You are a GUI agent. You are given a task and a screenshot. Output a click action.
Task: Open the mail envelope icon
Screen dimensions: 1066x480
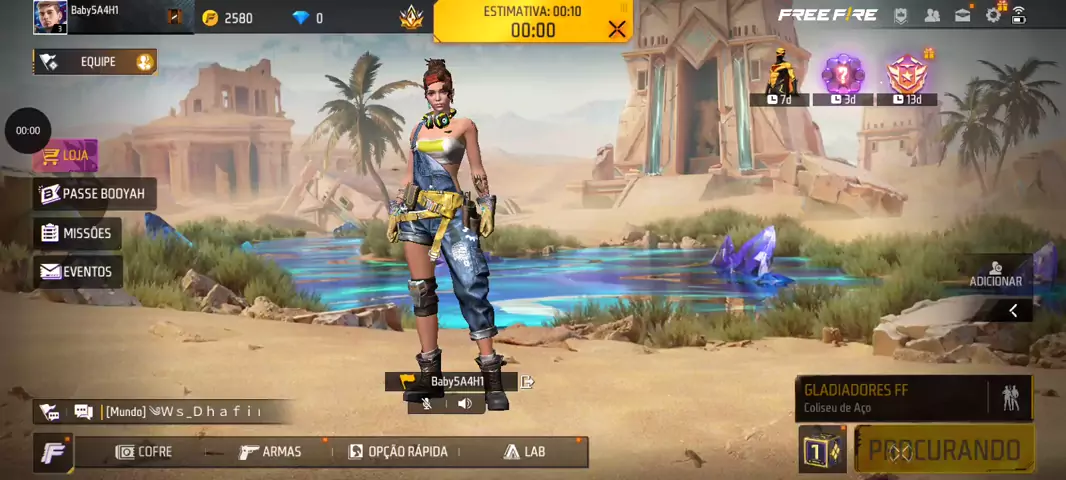click(962, 15)
